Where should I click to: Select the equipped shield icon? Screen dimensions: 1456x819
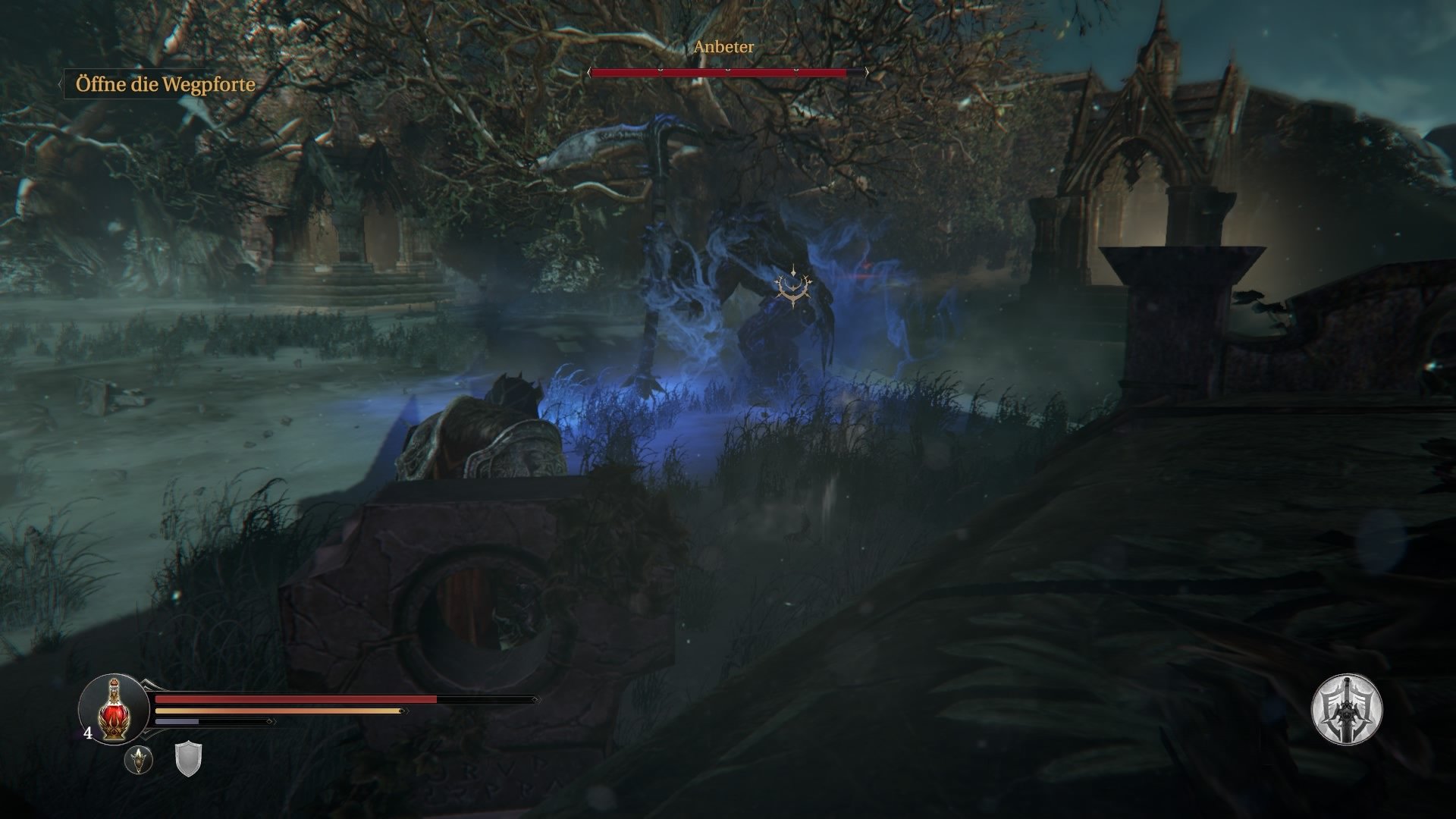point(188,758)
